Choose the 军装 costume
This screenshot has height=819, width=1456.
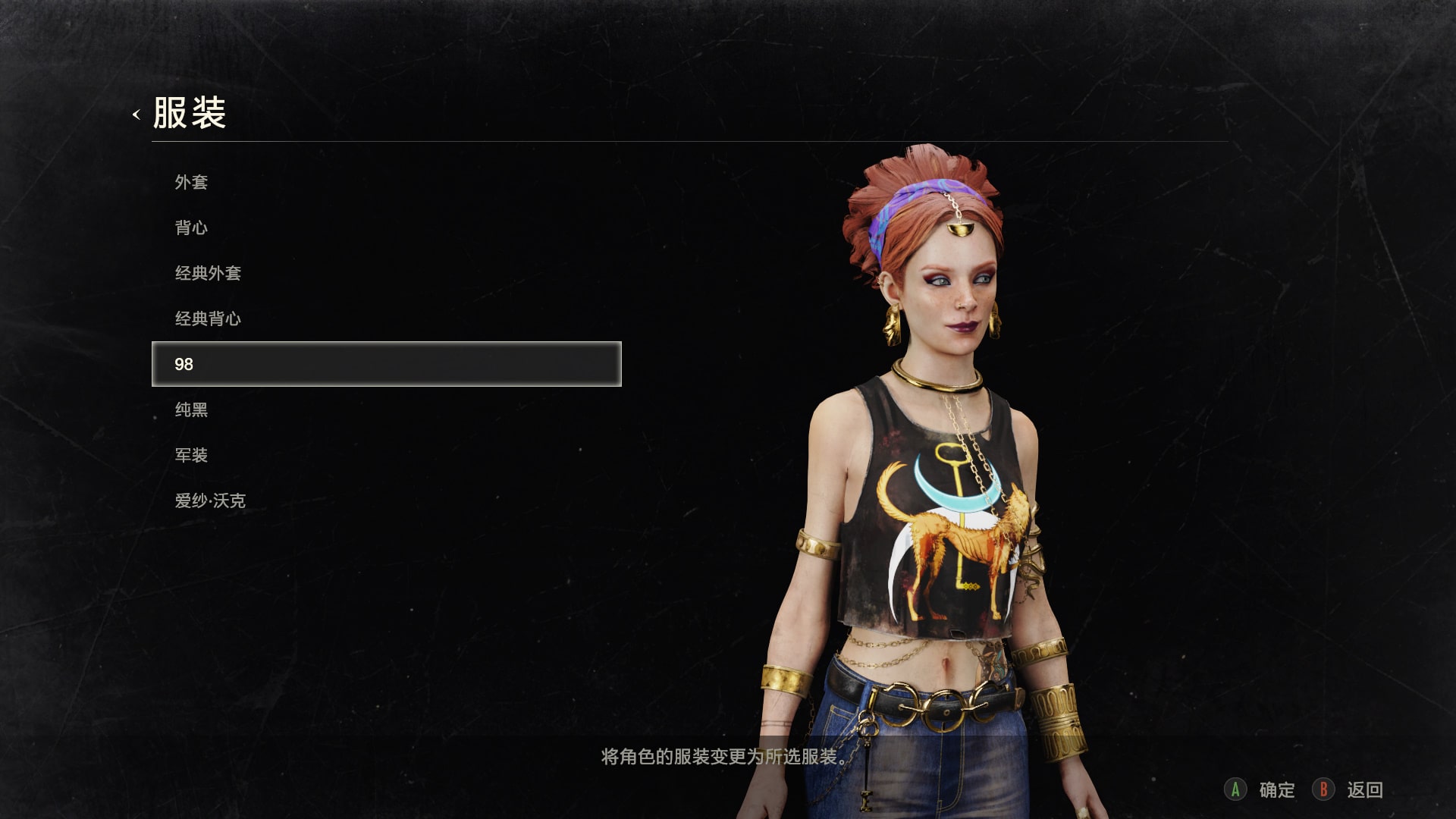coord(191,455)
